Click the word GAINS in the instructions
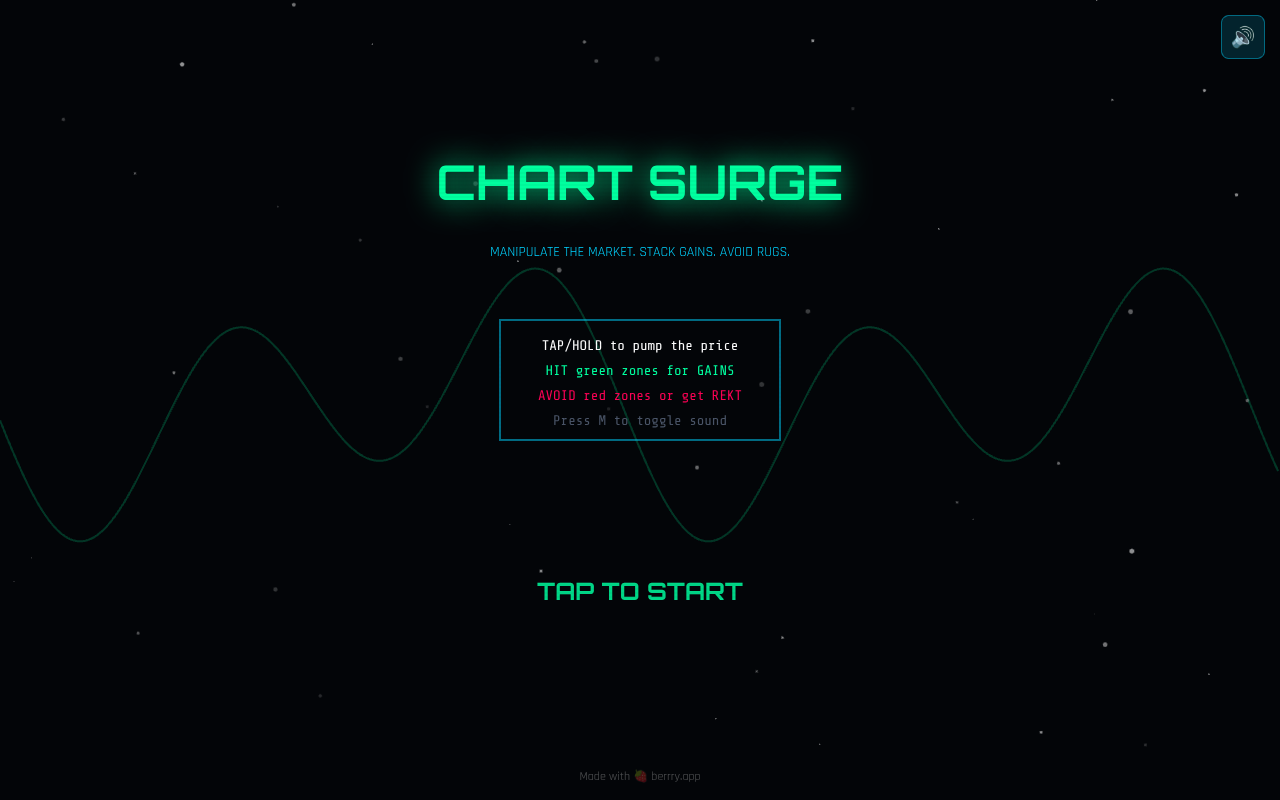 [716, 370]
